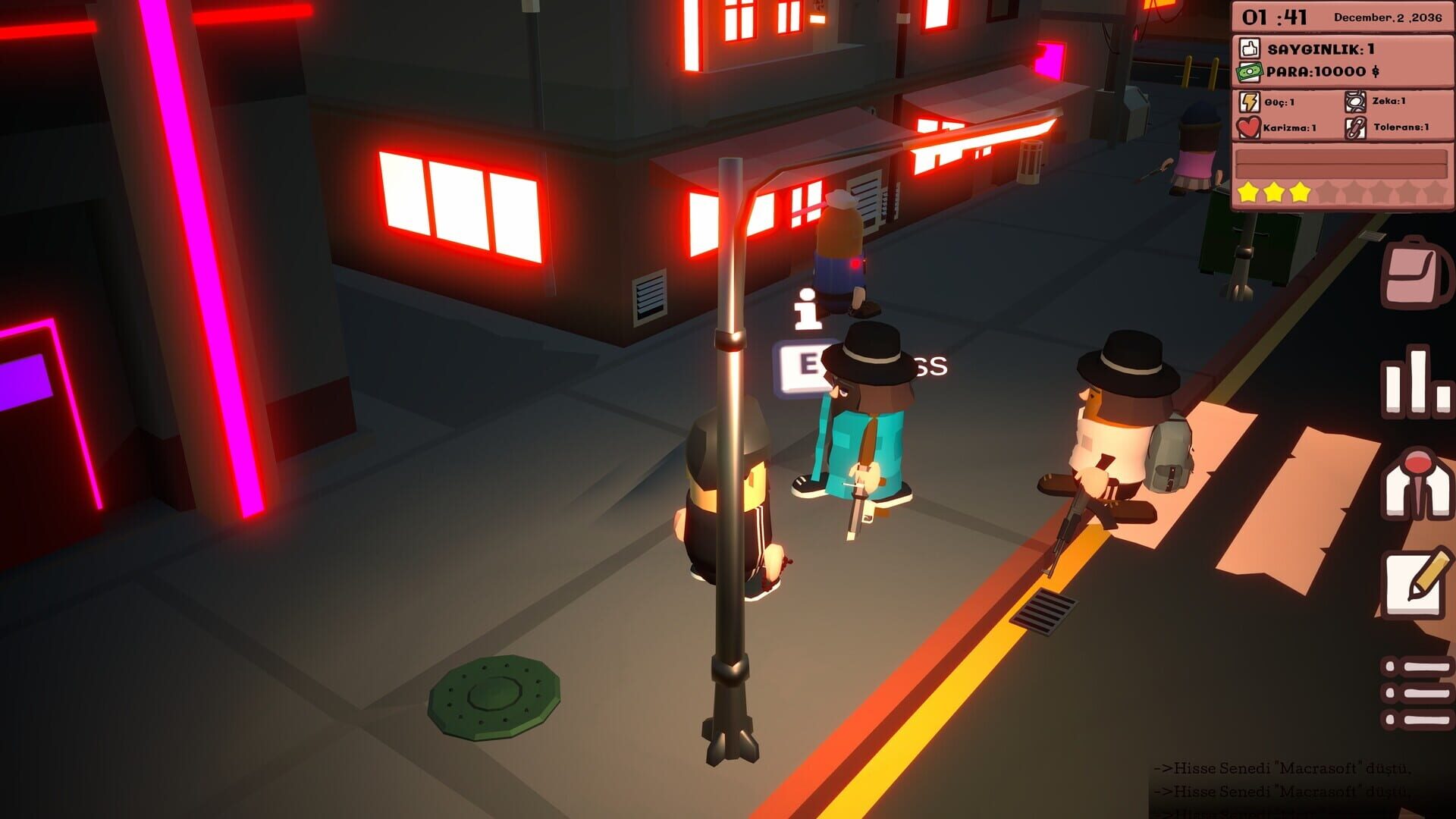Open the suit character outfit icon
Viewport: 1456px width, 819px height.
pyautogui.click(x=1417, y=485)
